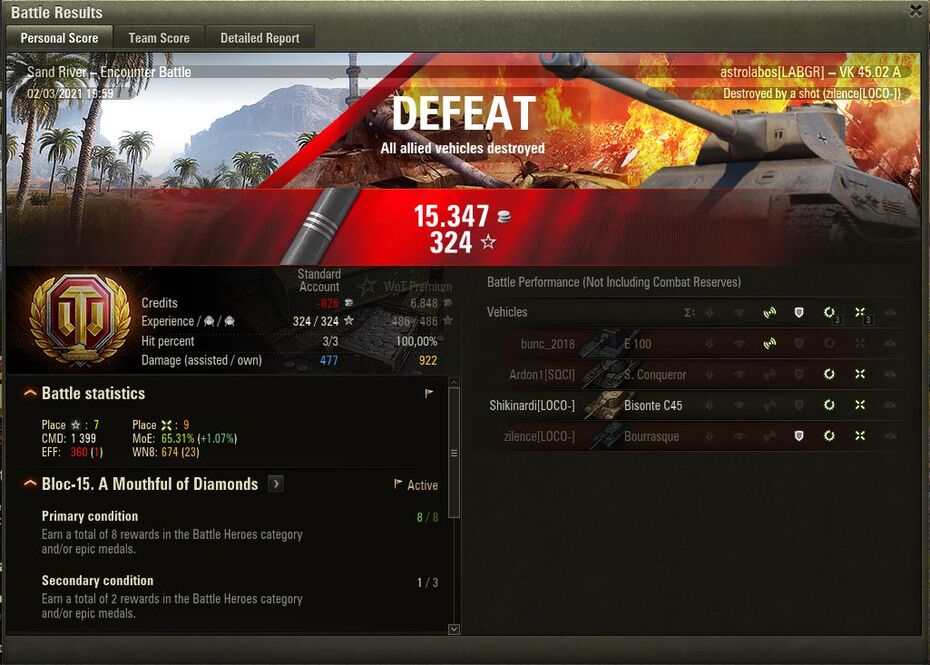The width and height of the screenshot is (930, 665).
Task: Switch to the Team Score tab
Action: 159,38
